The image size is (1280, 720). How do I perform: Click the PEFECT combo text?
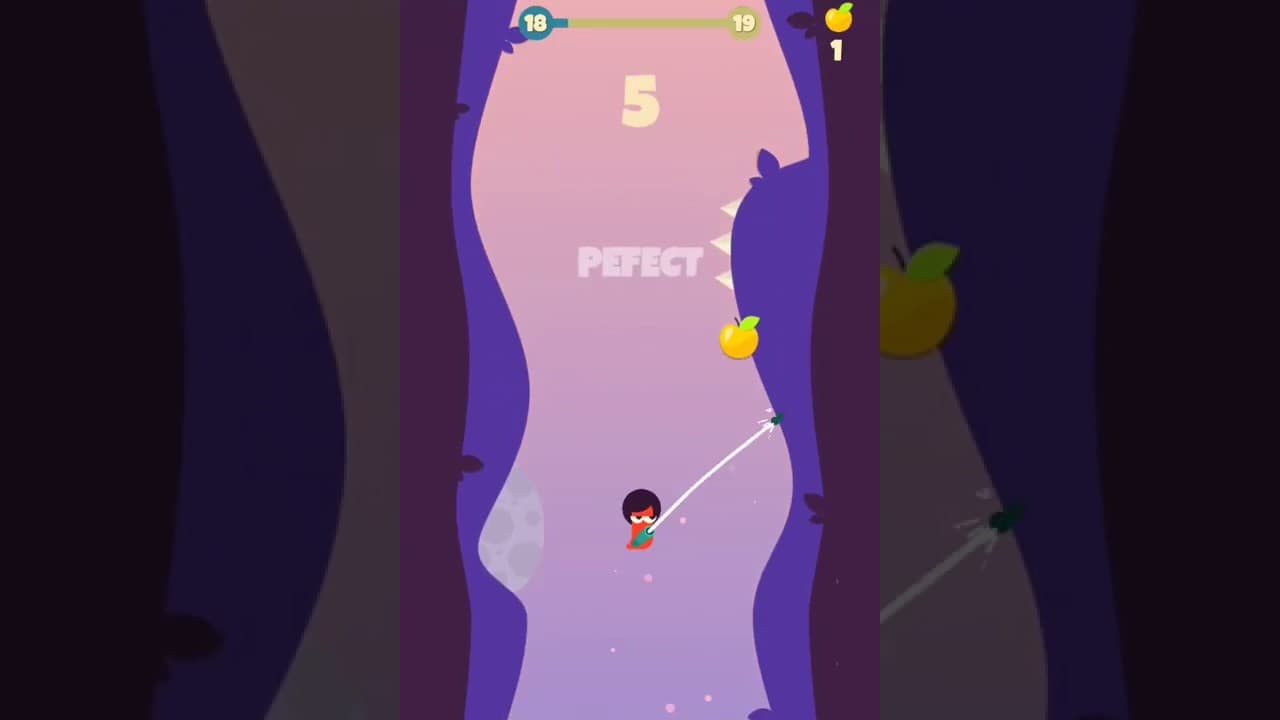640,262
